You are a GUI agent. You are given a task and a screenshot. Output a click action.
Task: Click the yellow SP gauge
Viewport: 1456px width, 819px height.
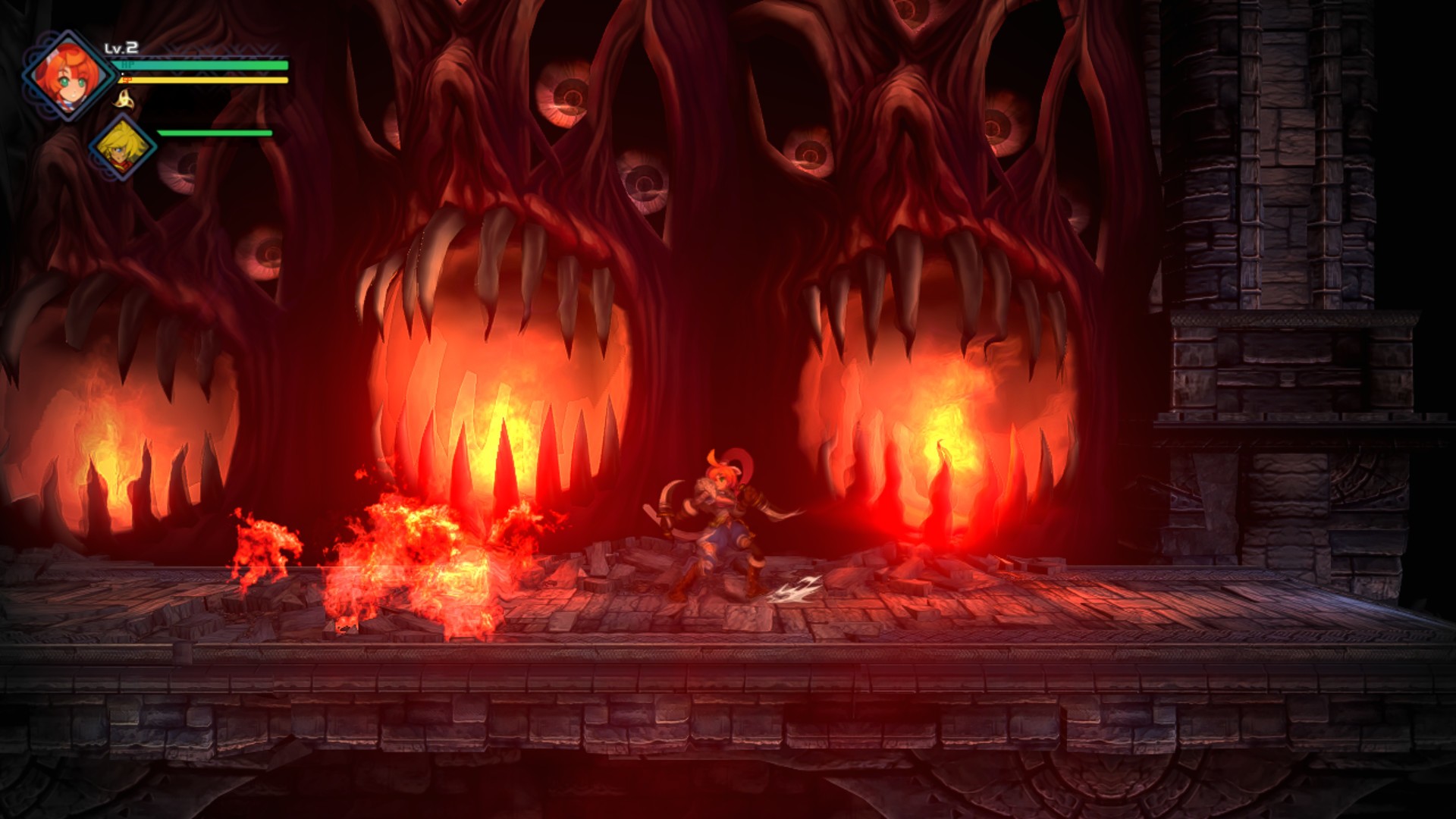click(205, 80)
